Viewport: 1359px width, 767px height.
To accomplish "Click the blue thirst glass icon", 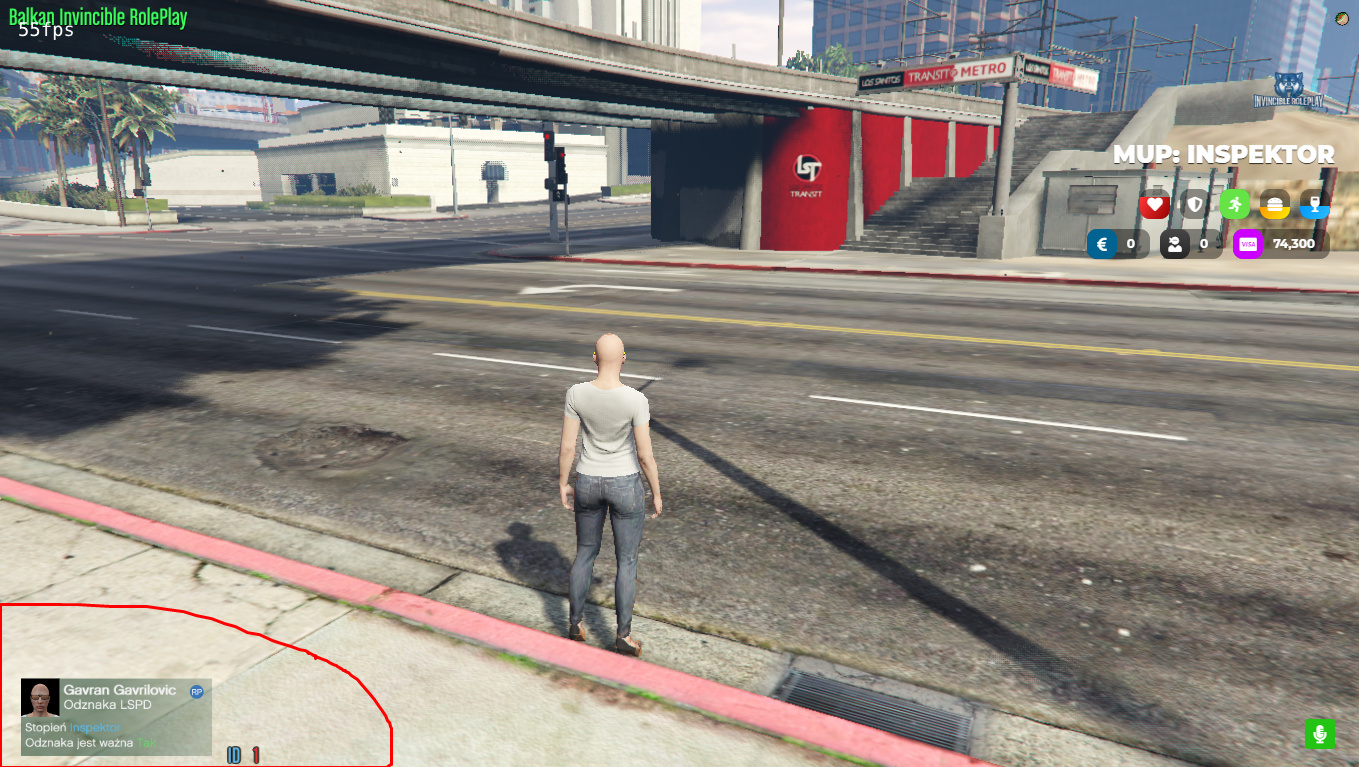I will 1314,204.
